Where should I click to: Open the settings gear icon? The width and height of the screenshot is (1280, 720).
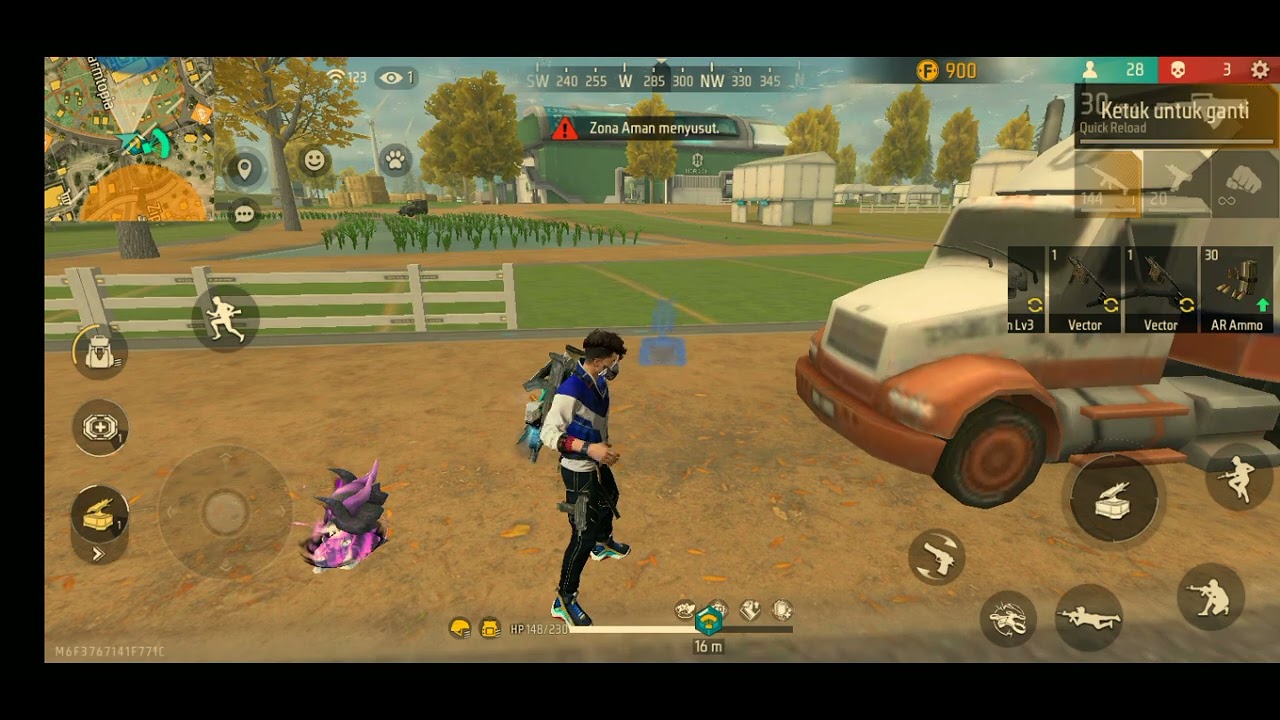tap(1260, 70)
